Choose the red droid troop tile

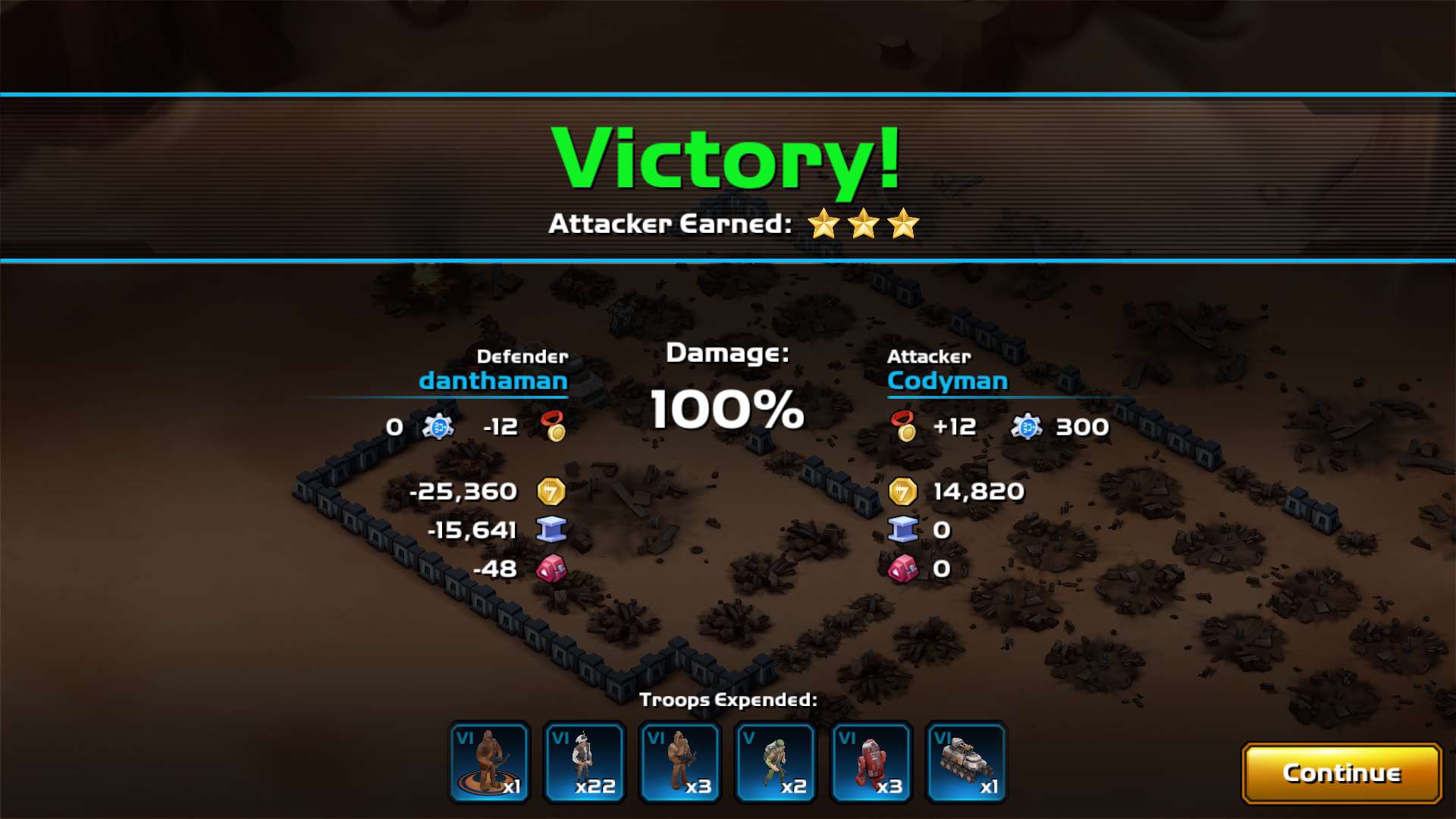point(871,762)
